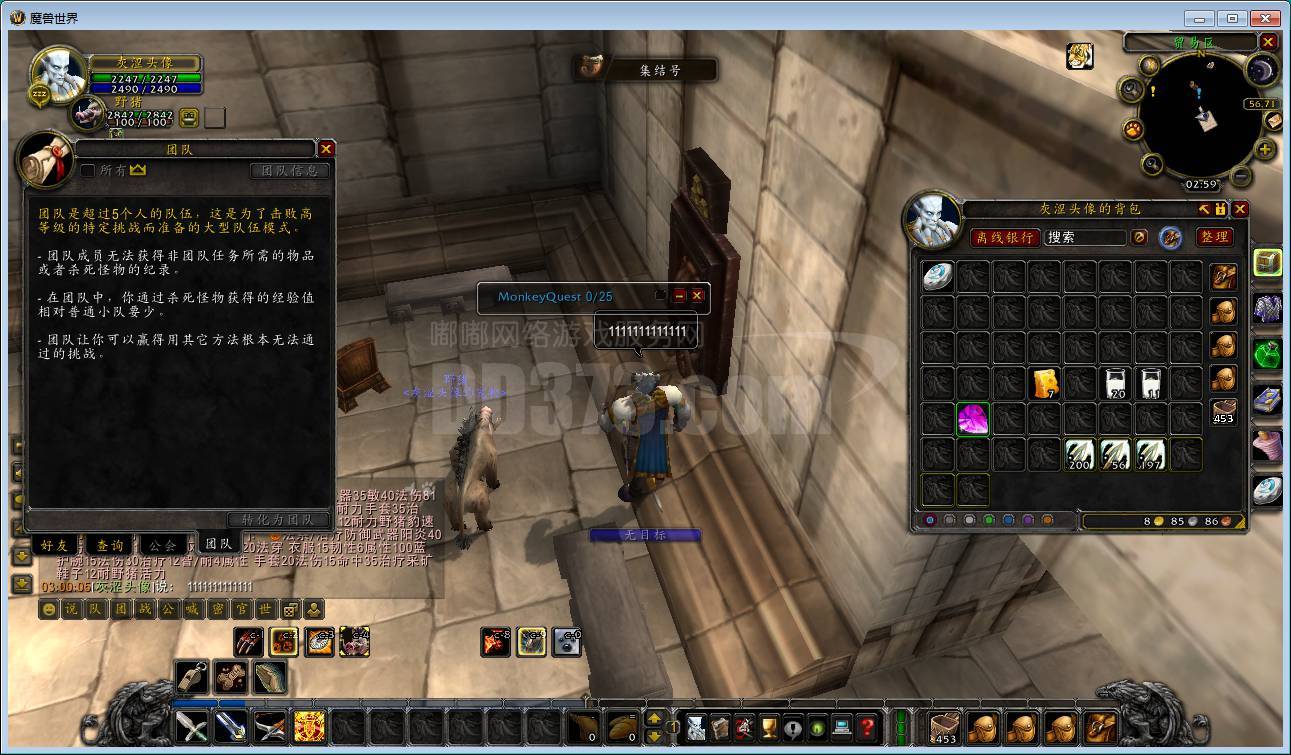The image size is (1291, 755).
Task: Select the cheese stack of 7 in the bag
Action: point(1045,383)
